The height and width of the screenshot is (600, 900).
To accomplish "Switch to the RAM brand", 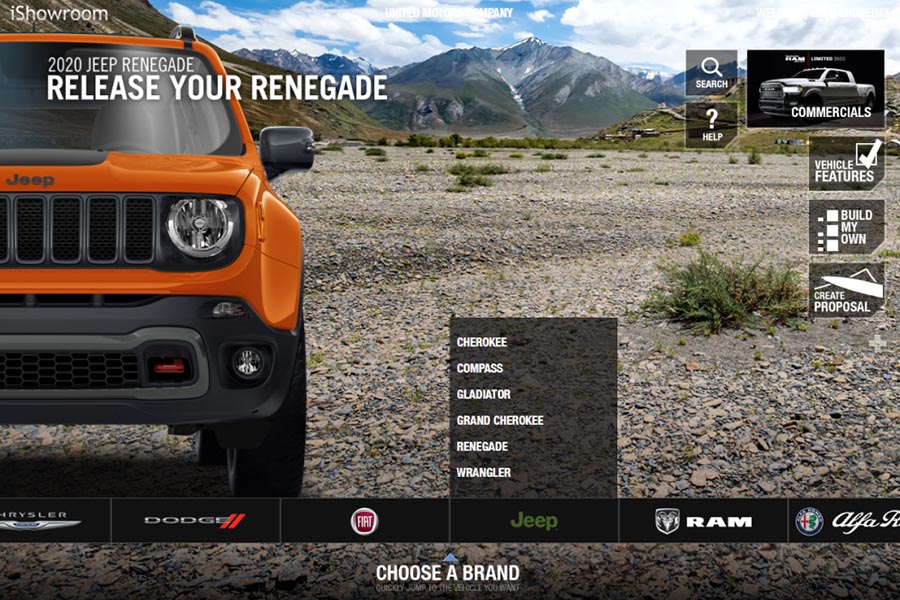I will (x=703, y=520).
